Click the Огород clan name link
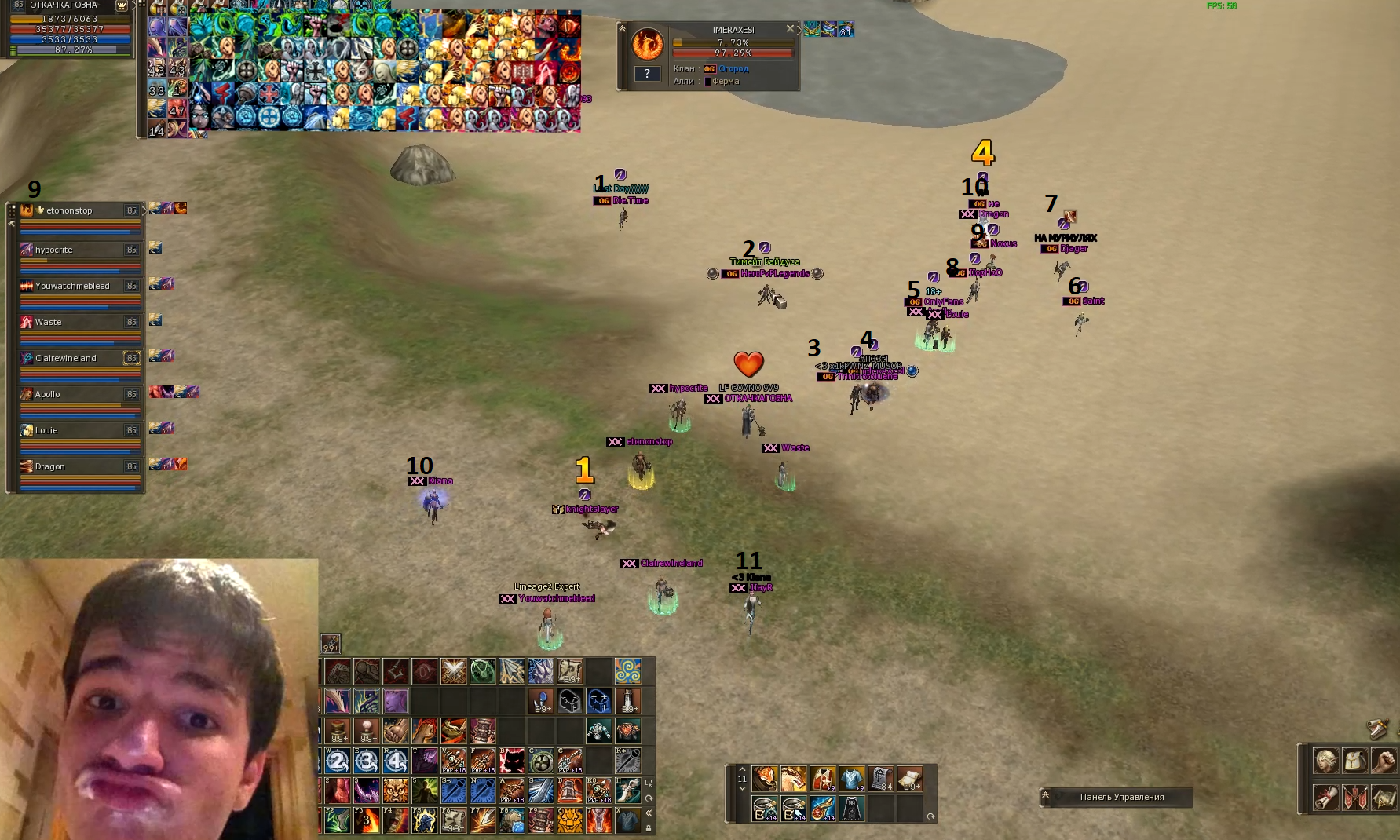 click(x=733, y=69)
